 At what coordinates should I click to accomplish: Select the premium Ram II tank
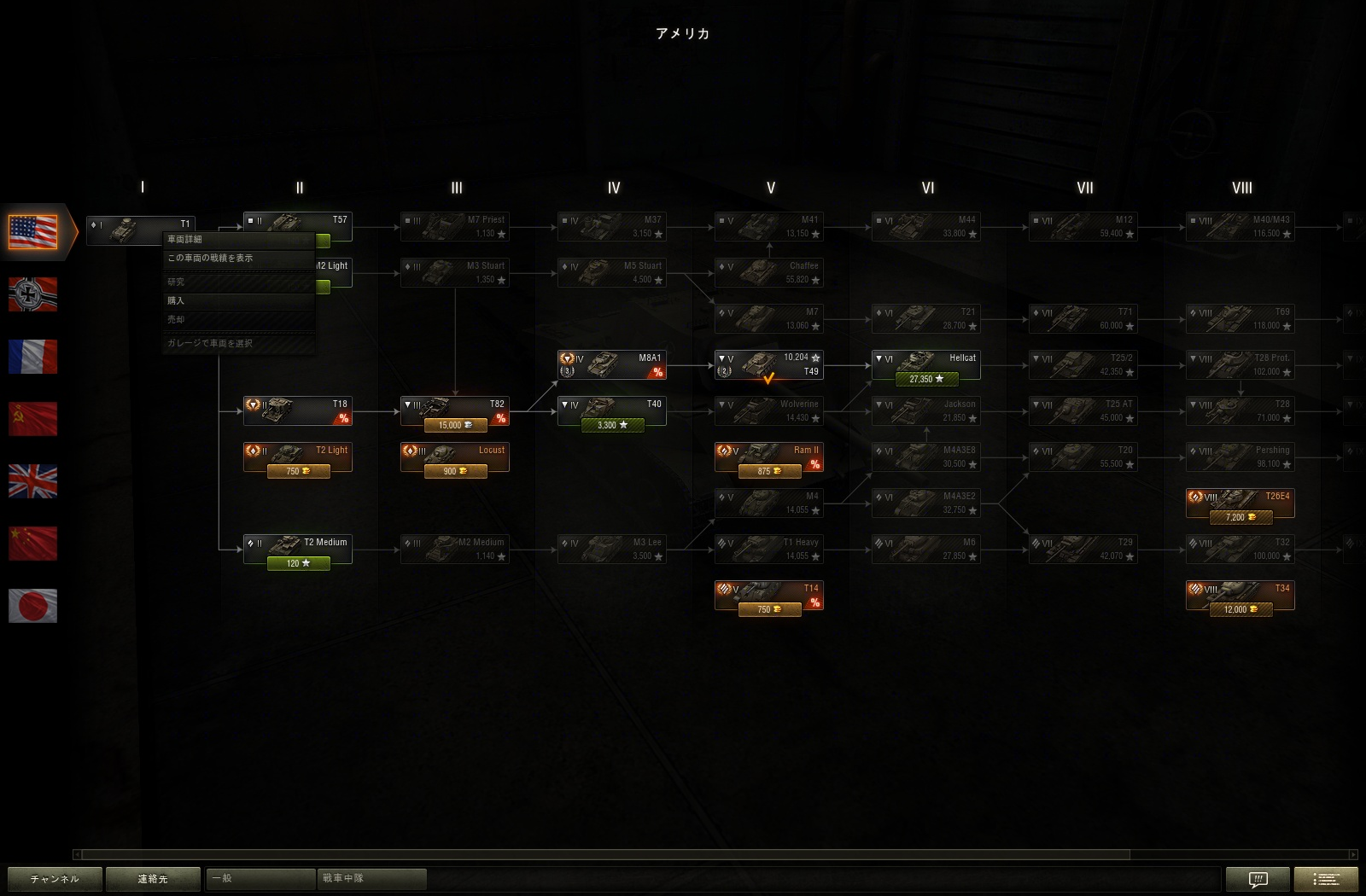click(x=768, y=457)
